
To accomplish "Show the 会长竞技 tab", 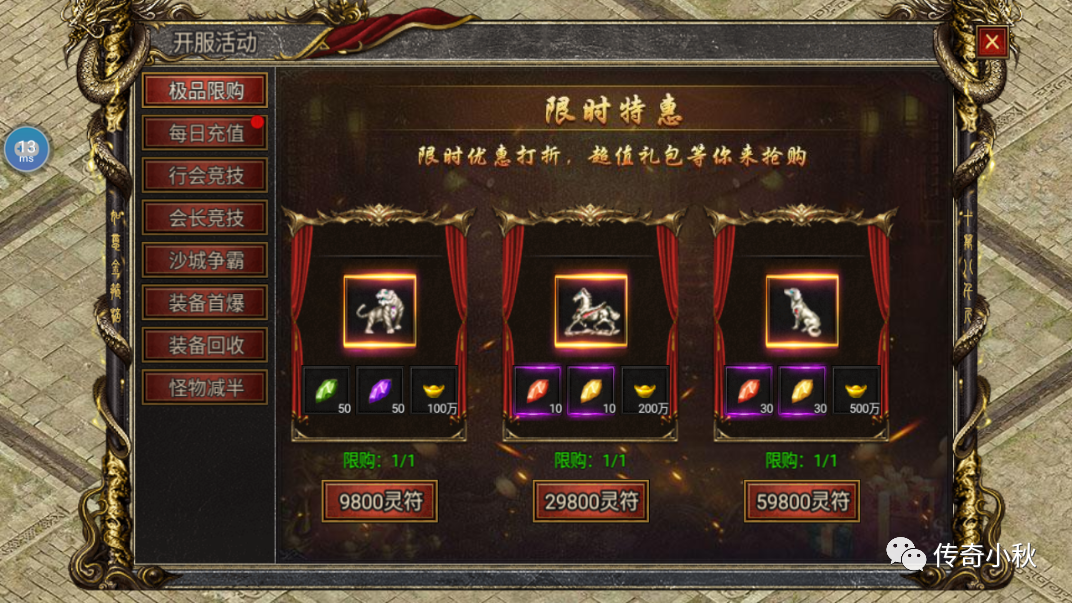I will tap(205, 218).
